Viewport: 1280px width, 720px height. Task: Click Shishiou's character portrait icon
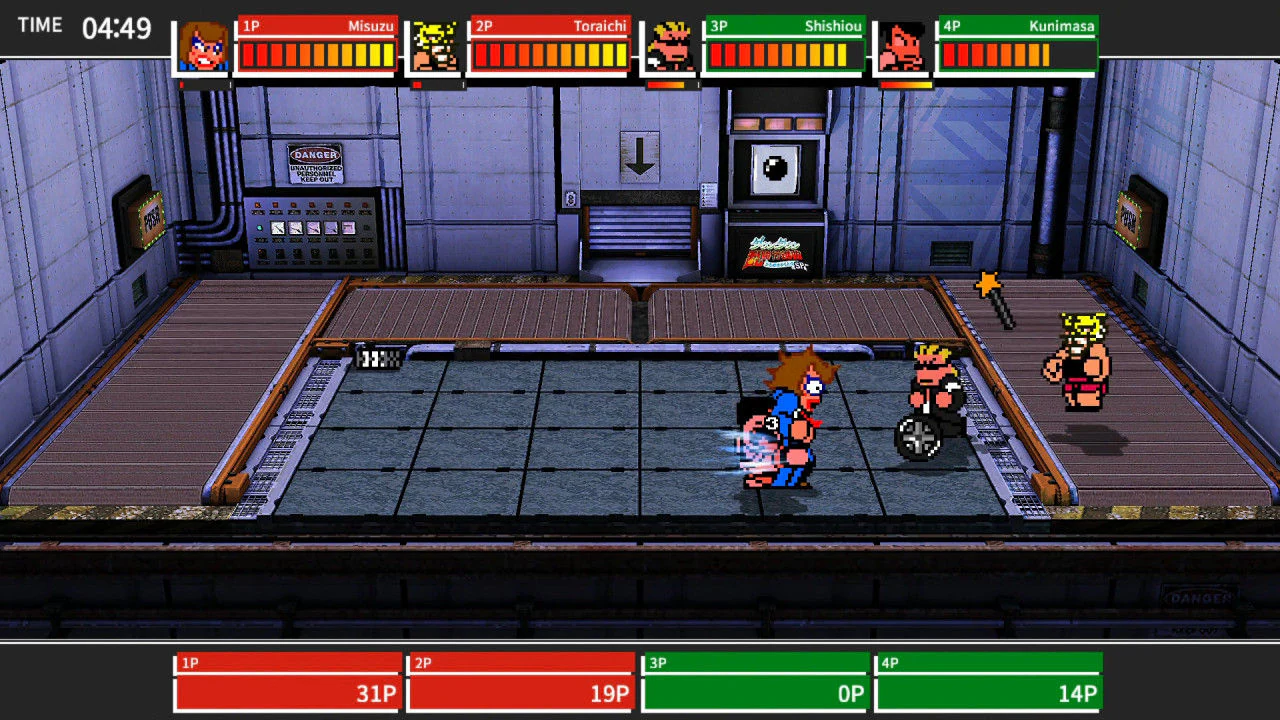pos(668,45)
